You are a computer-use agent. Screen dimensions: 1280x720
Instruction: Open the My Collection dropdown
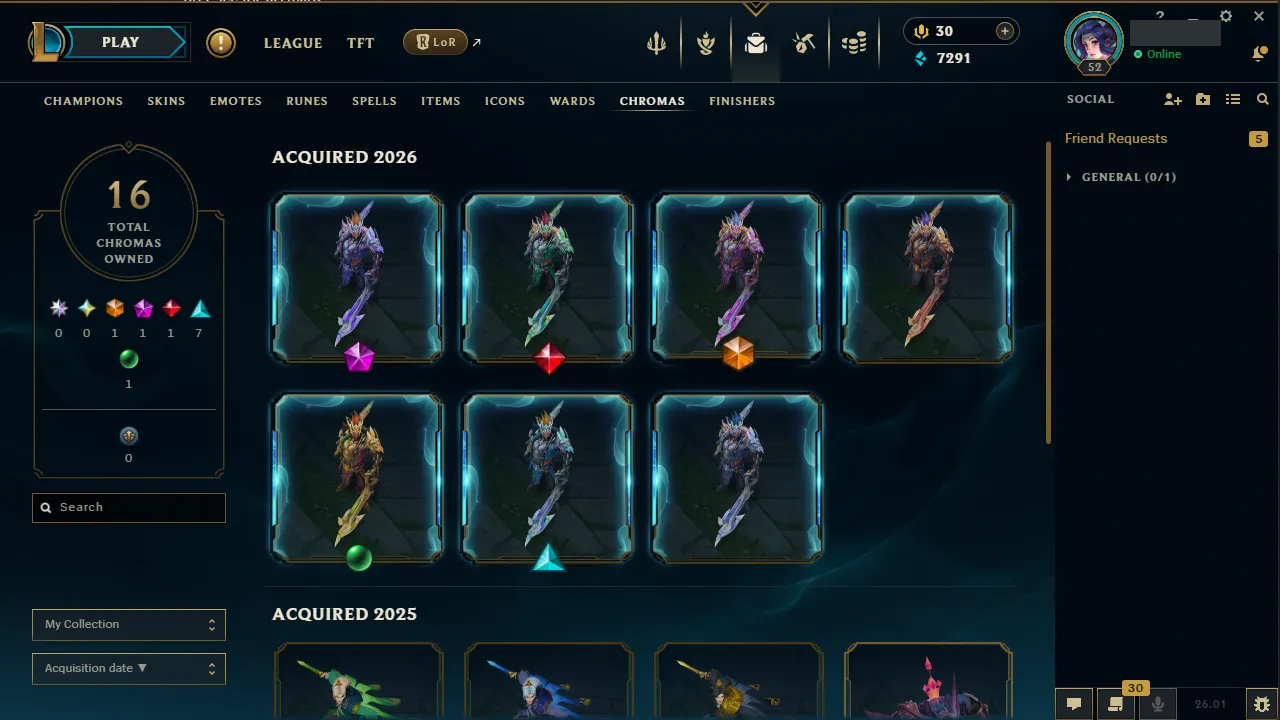tap(128, 624)
